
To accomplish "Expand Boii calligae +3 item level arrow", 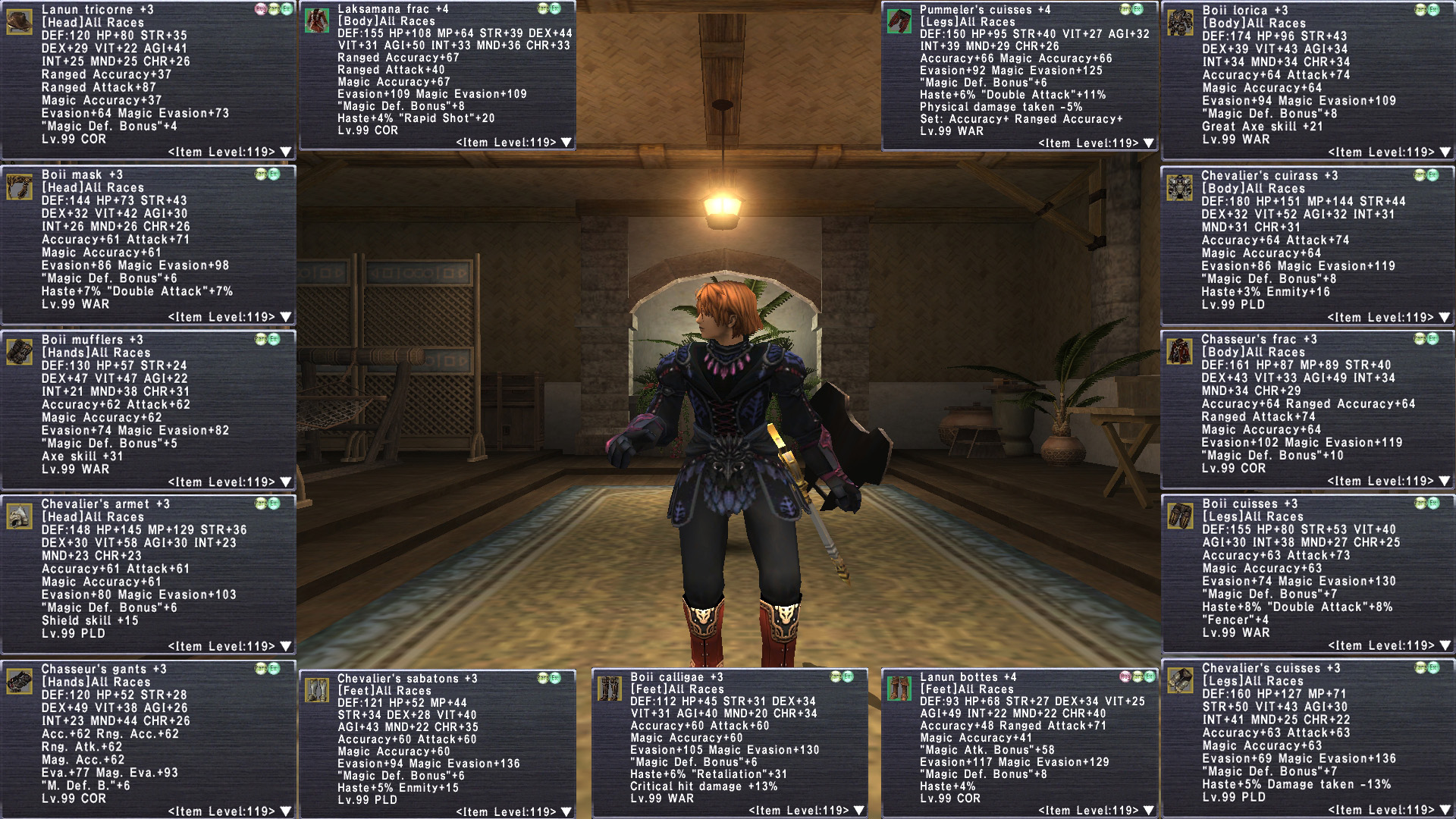I will 858,811.
